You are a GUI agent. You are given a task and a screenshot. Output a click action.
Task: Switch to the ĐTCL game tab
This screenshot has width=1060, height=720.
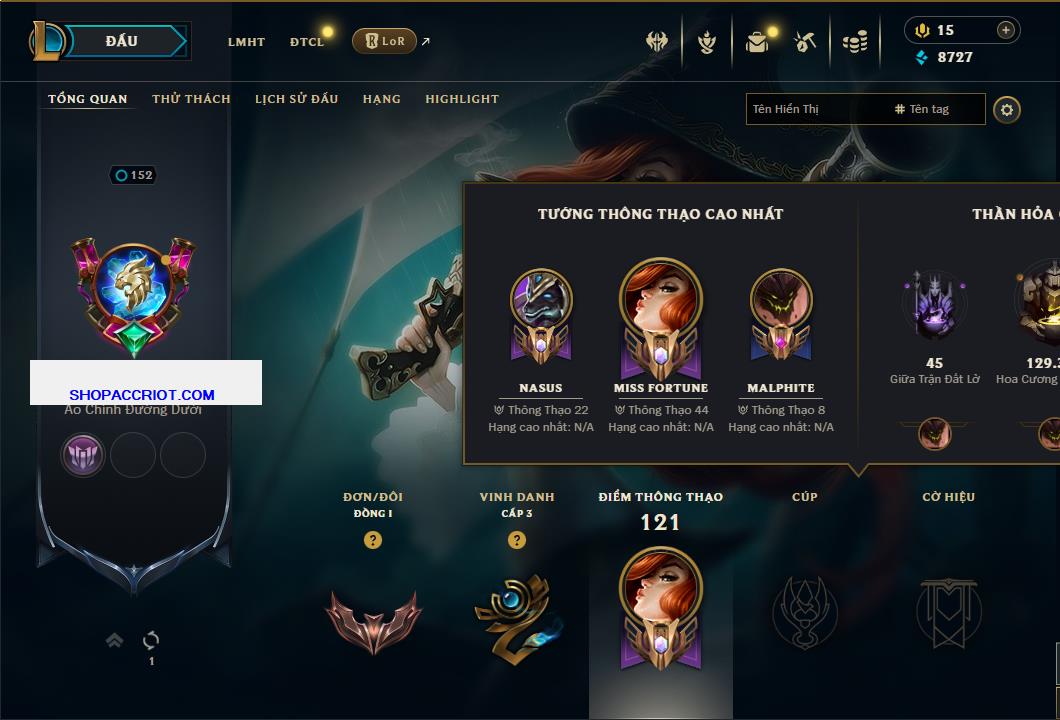click(x=307, y=42)
